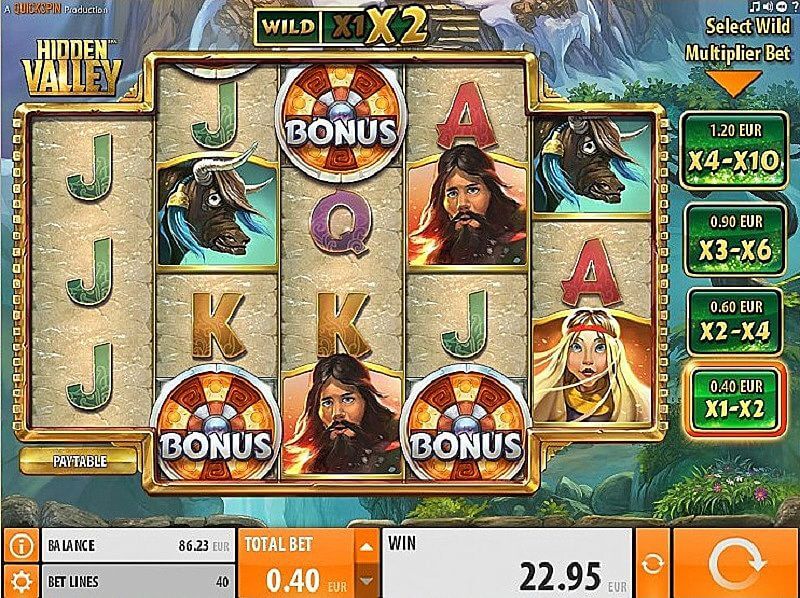
Task: Spin the reels with the large spin button
Action: [x=734, y=562]
